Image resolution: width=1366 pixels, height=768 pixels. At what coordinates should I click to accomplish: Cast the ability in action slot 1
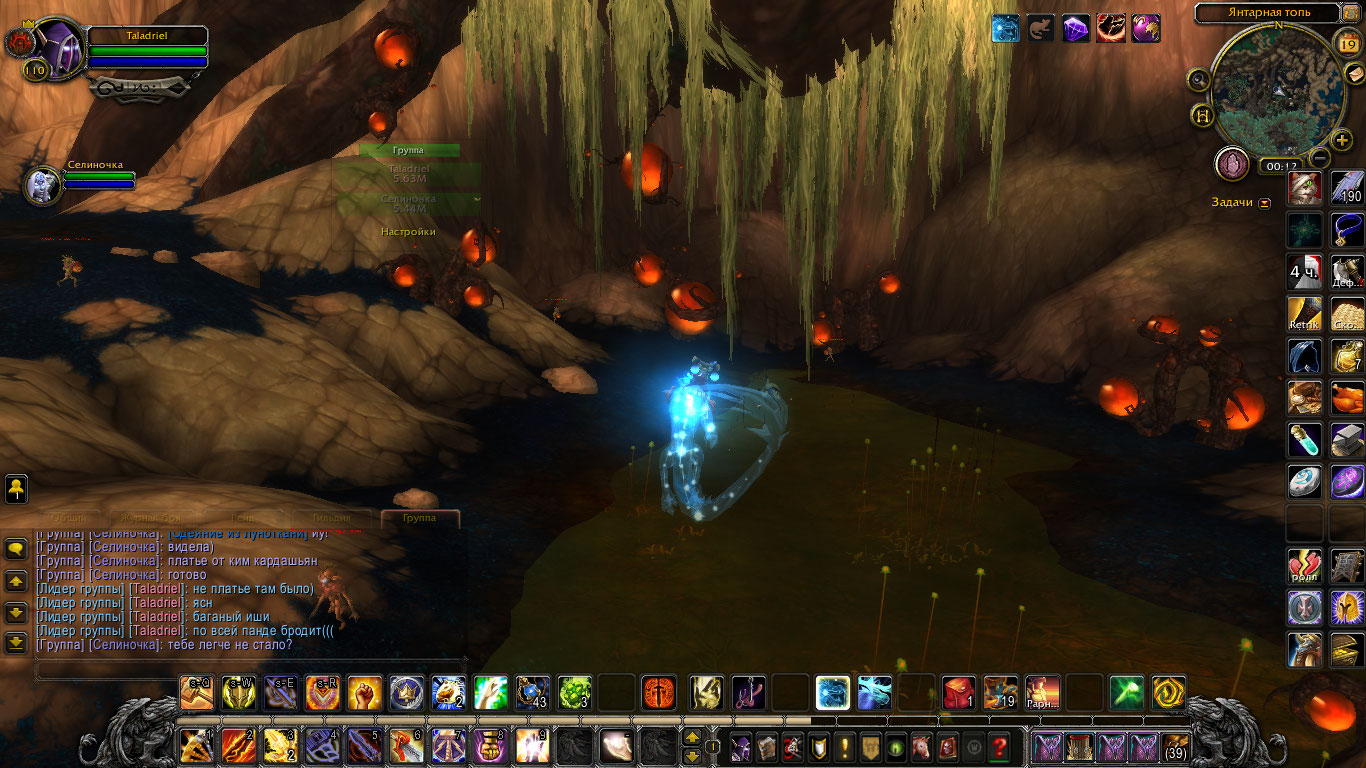pyautogui.click(x=196, y=747)
